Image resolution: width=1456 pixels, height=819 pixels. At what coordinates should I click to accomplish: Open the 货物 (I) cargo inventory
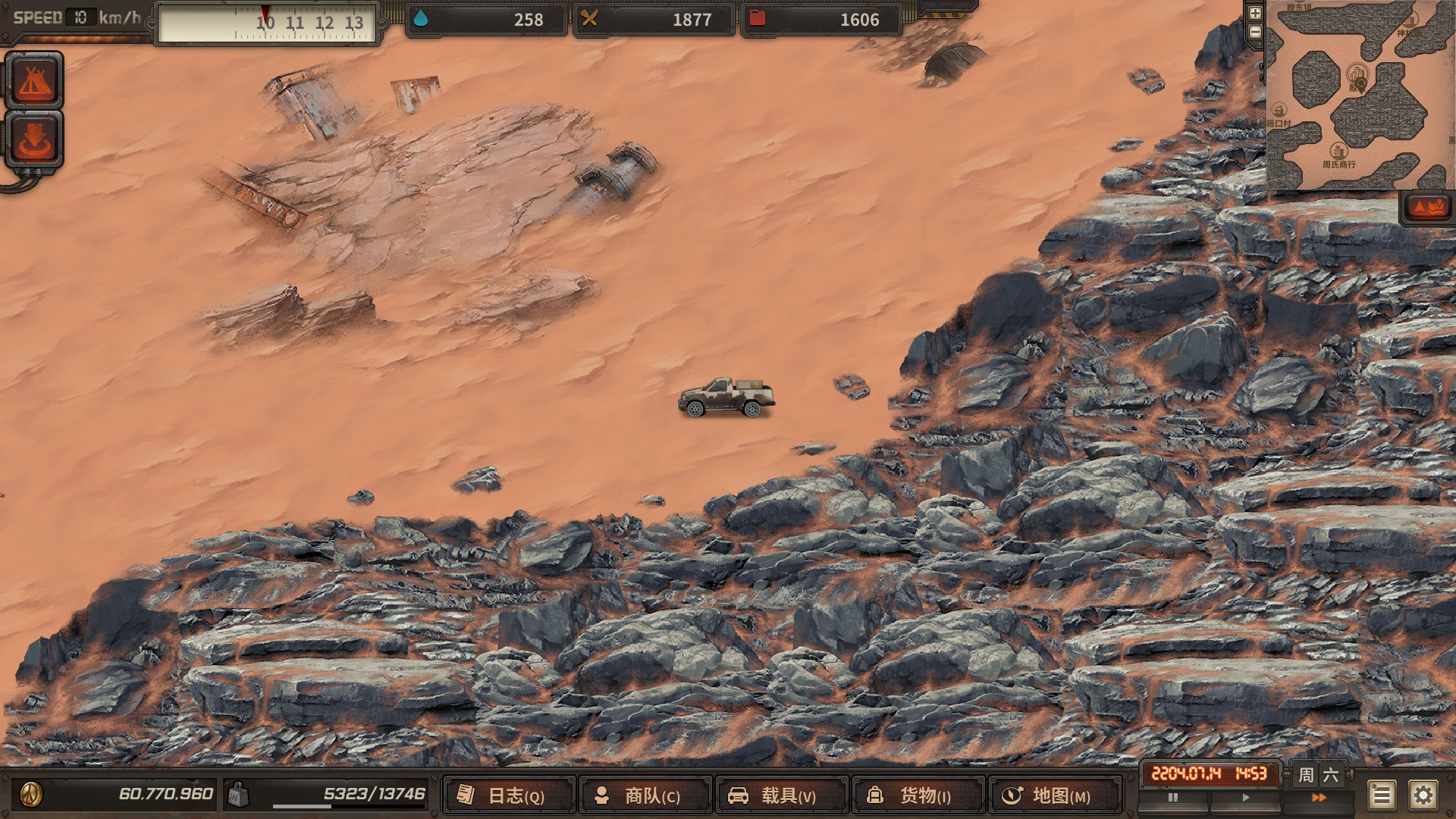pos(918,795)
